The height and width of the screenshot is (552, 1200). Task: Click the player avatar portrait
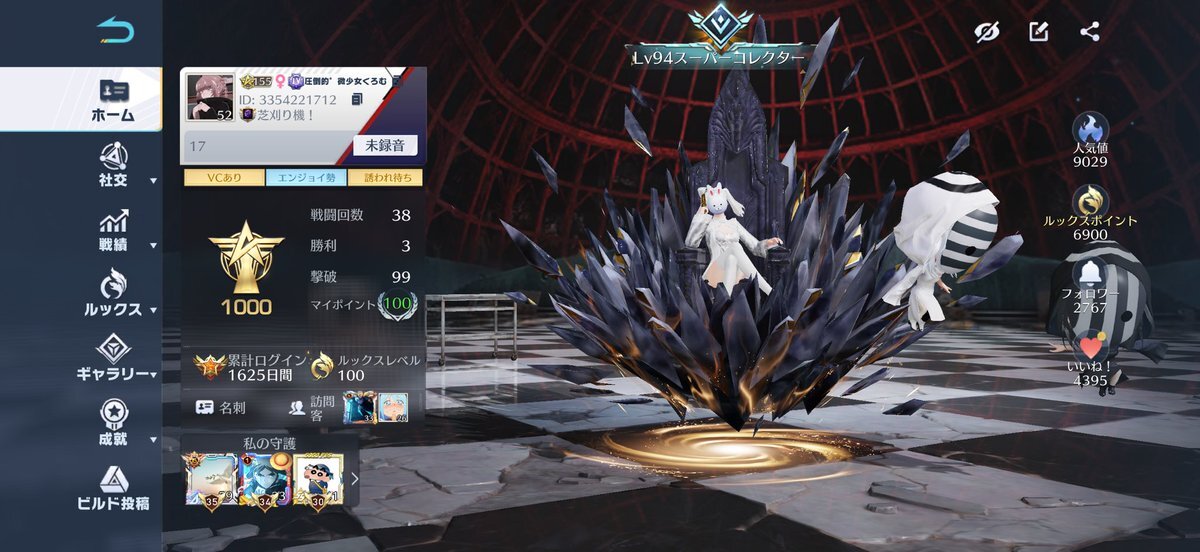(x=211, y=97)
